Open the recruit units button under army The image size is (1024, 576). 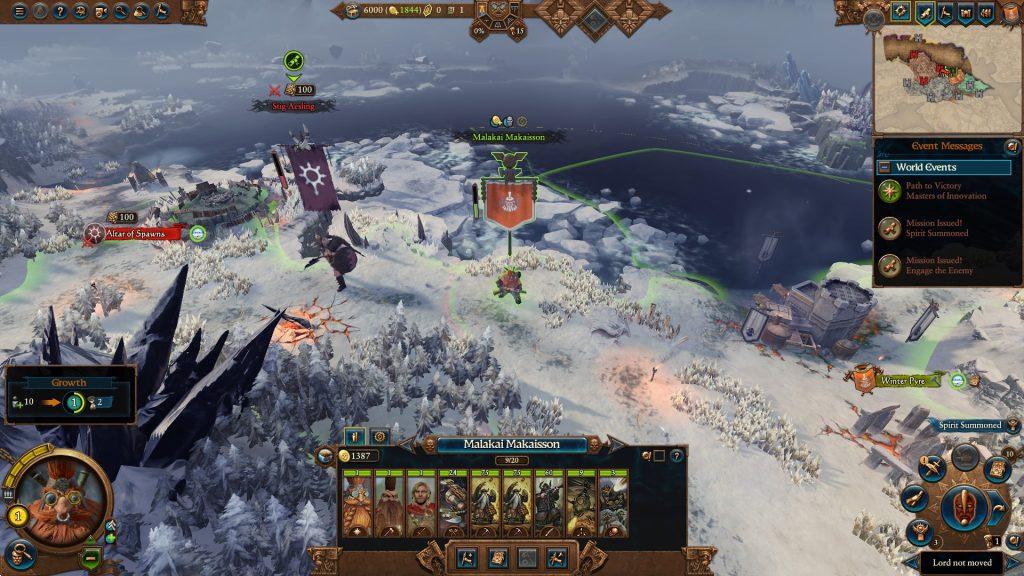(466, 557)
